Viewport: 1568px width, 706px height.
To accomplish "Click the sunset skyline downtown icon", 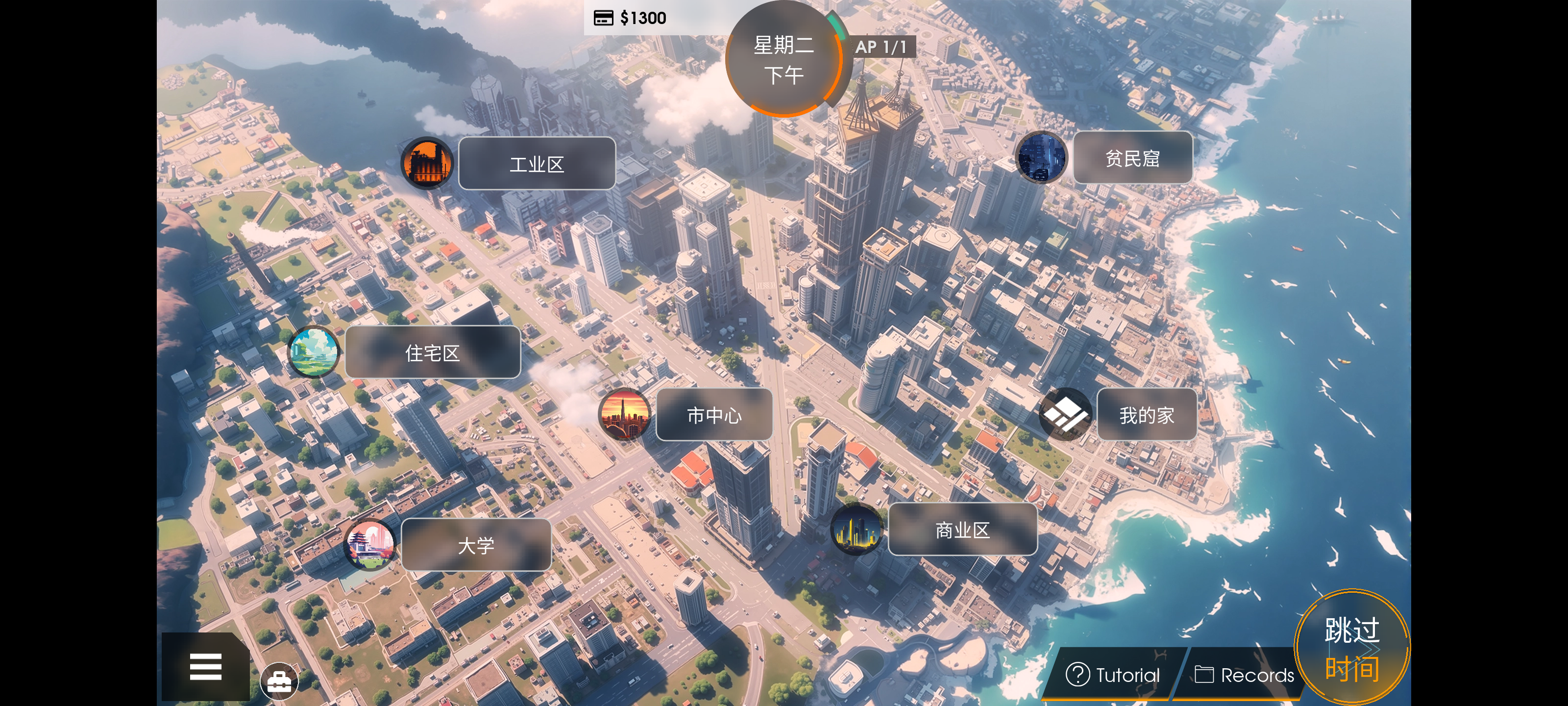I will (x=624, y=415).
